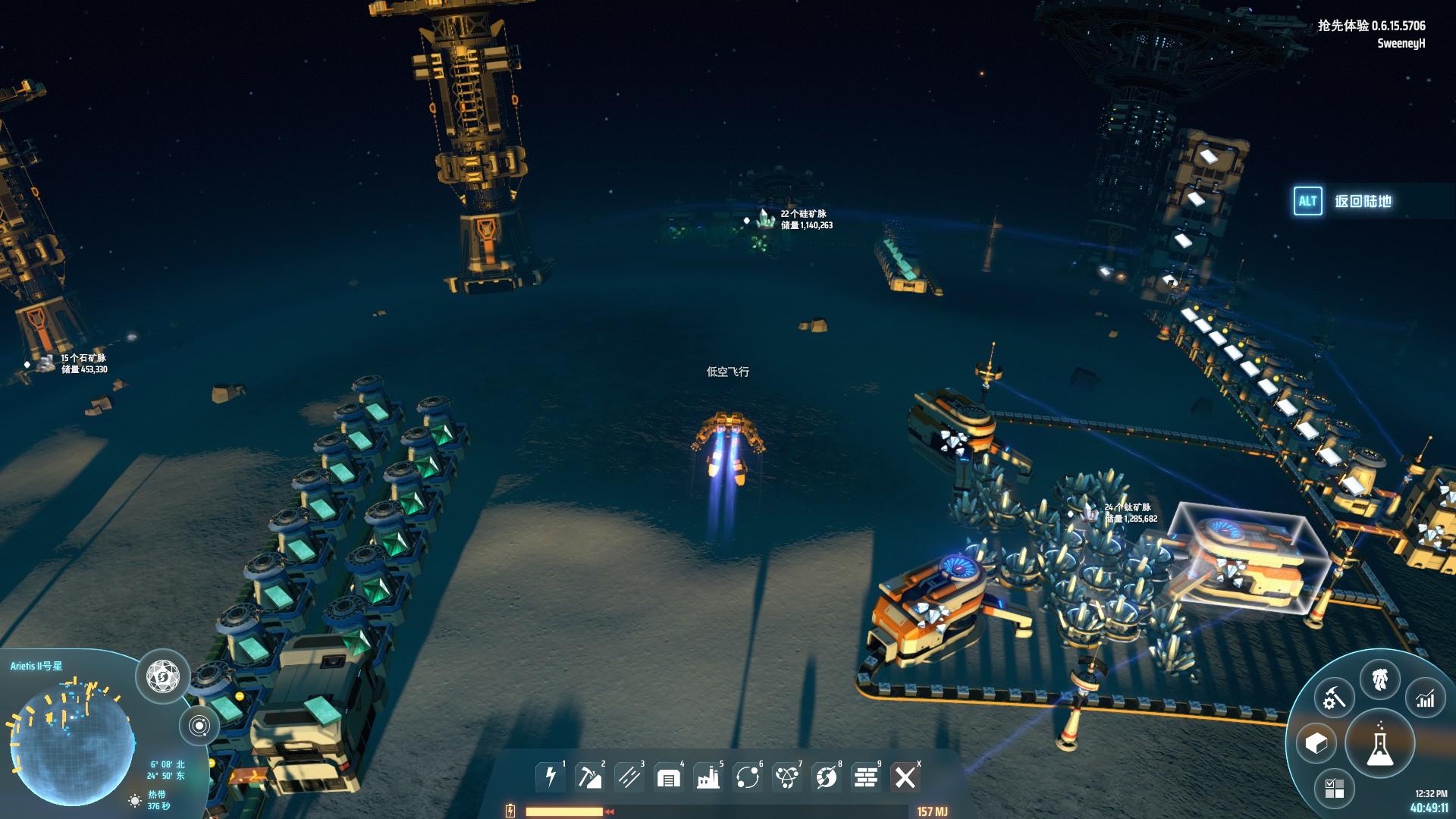This screenshot has height=819, width=1456.
Task: Open the storage warehouse build category
Action: point(669,777)
